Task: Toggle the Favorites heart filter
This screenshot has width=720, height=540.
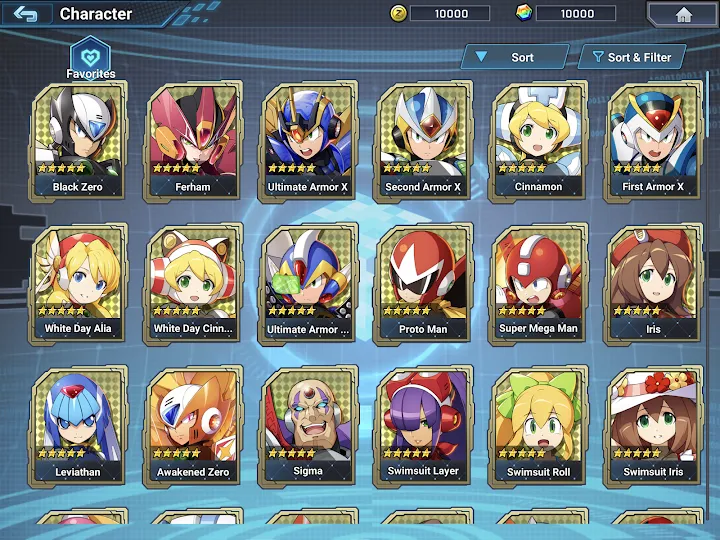Action: [x=90, y=56]
